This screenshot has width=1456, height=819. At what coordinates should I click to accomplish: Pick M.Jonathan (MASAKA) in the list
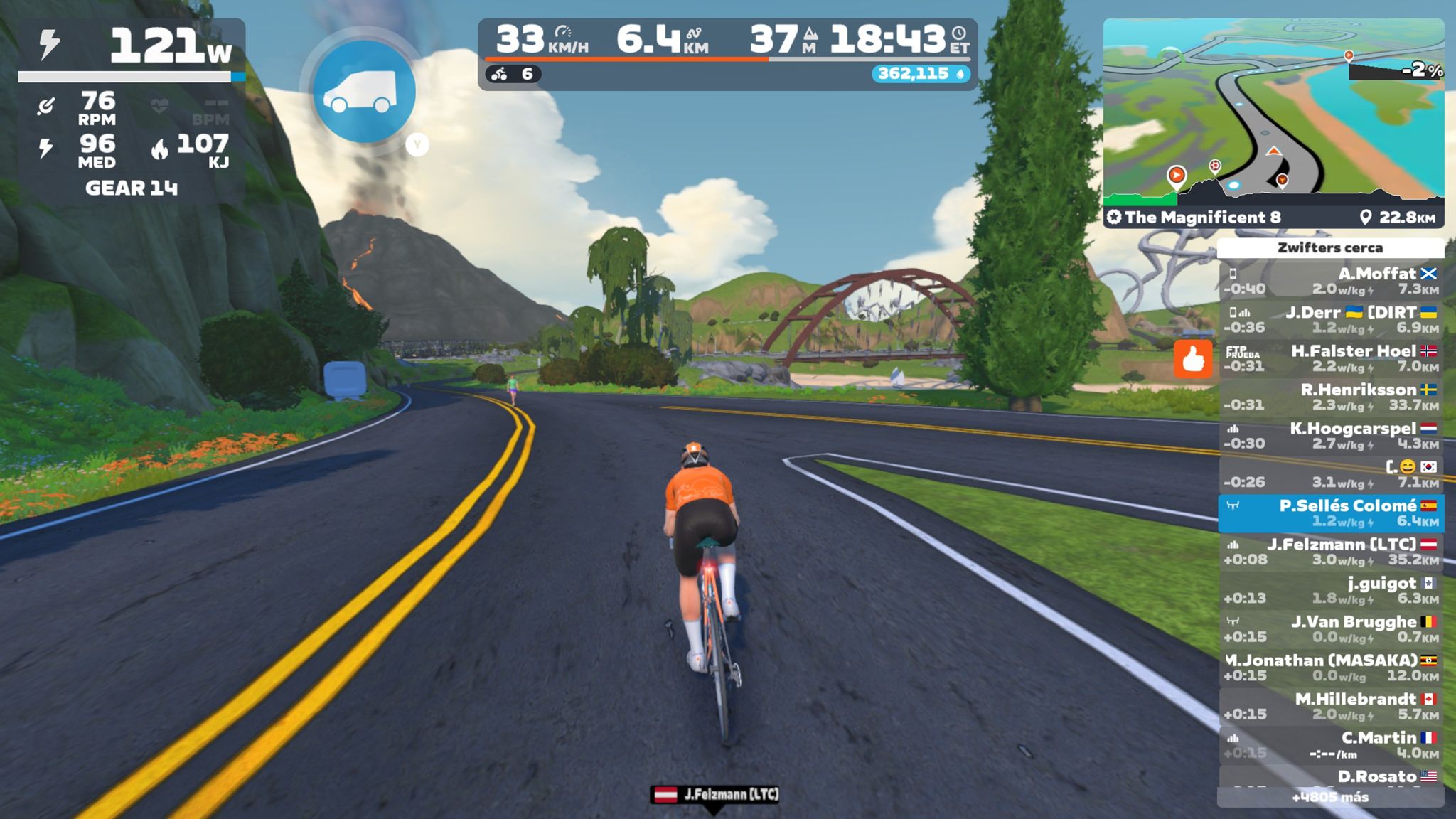[1331, 668]
